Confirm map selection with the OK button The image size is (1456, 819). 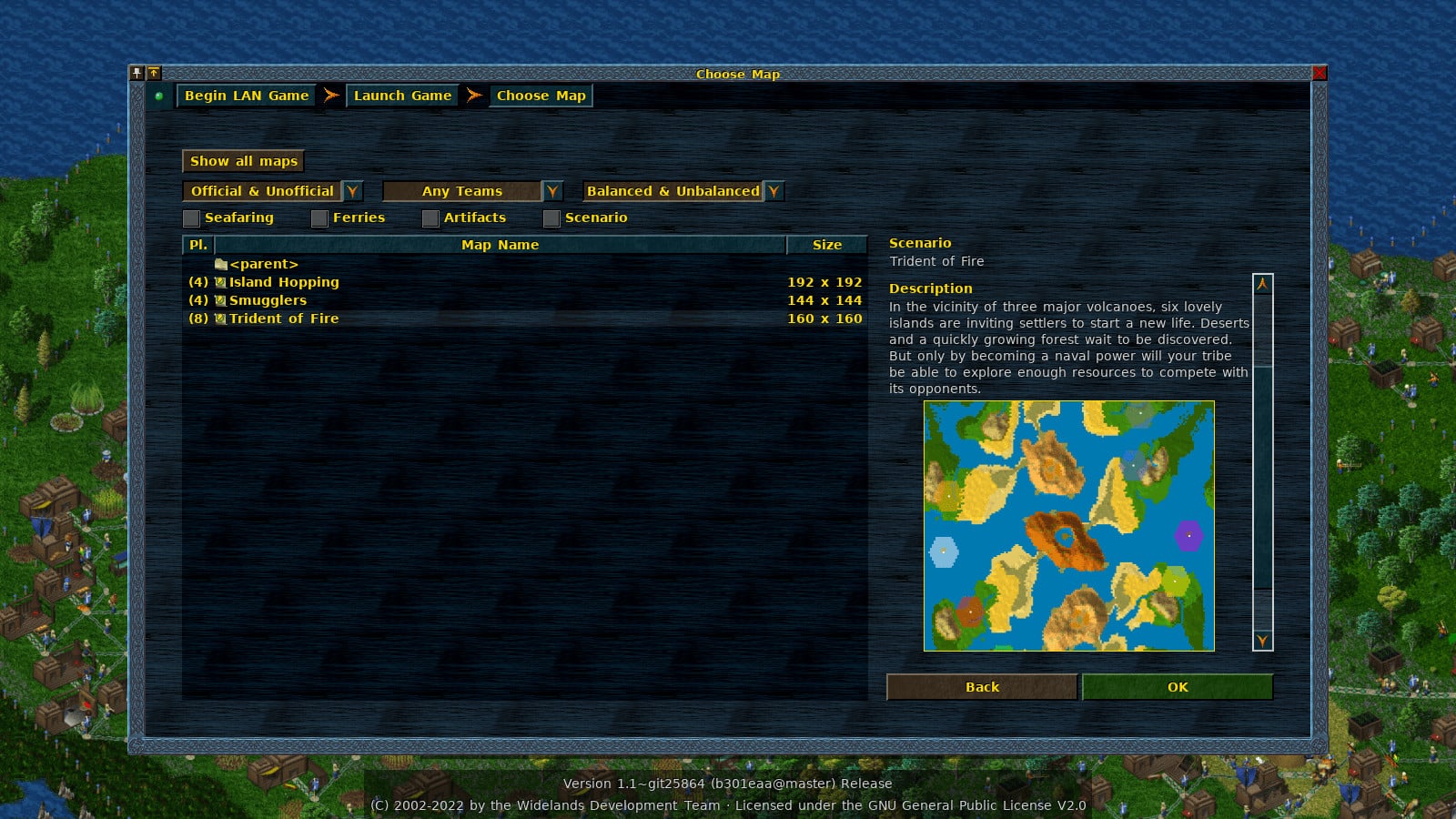(1178, 687)
